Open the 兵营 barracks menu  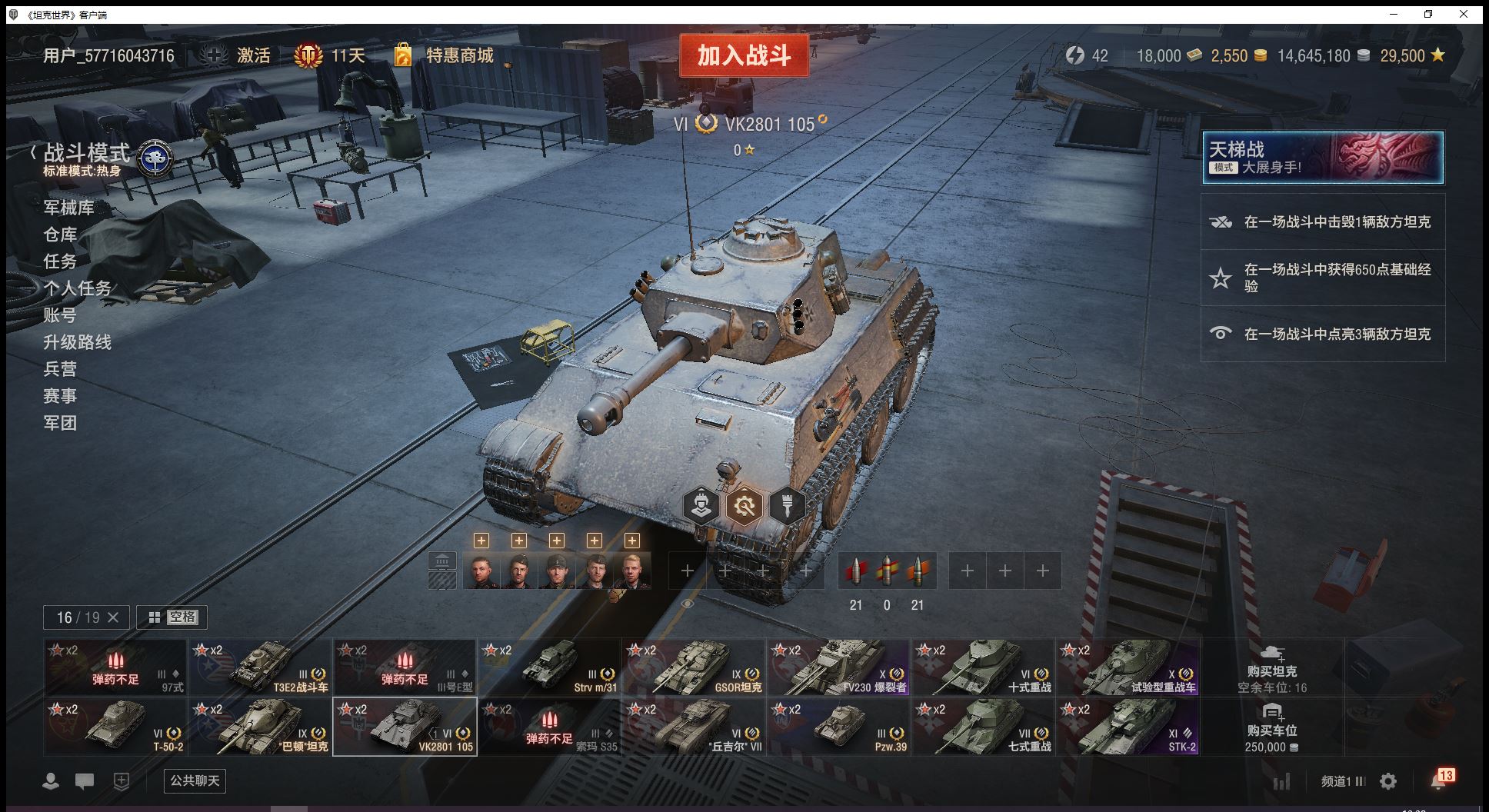(x=60, y=369)
